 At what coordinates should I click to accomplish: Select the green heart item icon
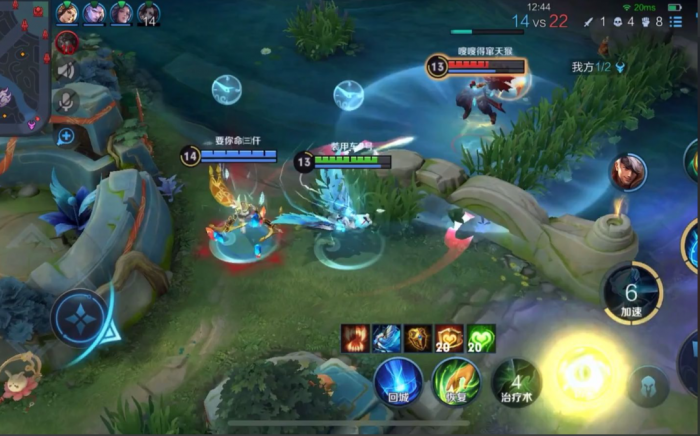481,338
